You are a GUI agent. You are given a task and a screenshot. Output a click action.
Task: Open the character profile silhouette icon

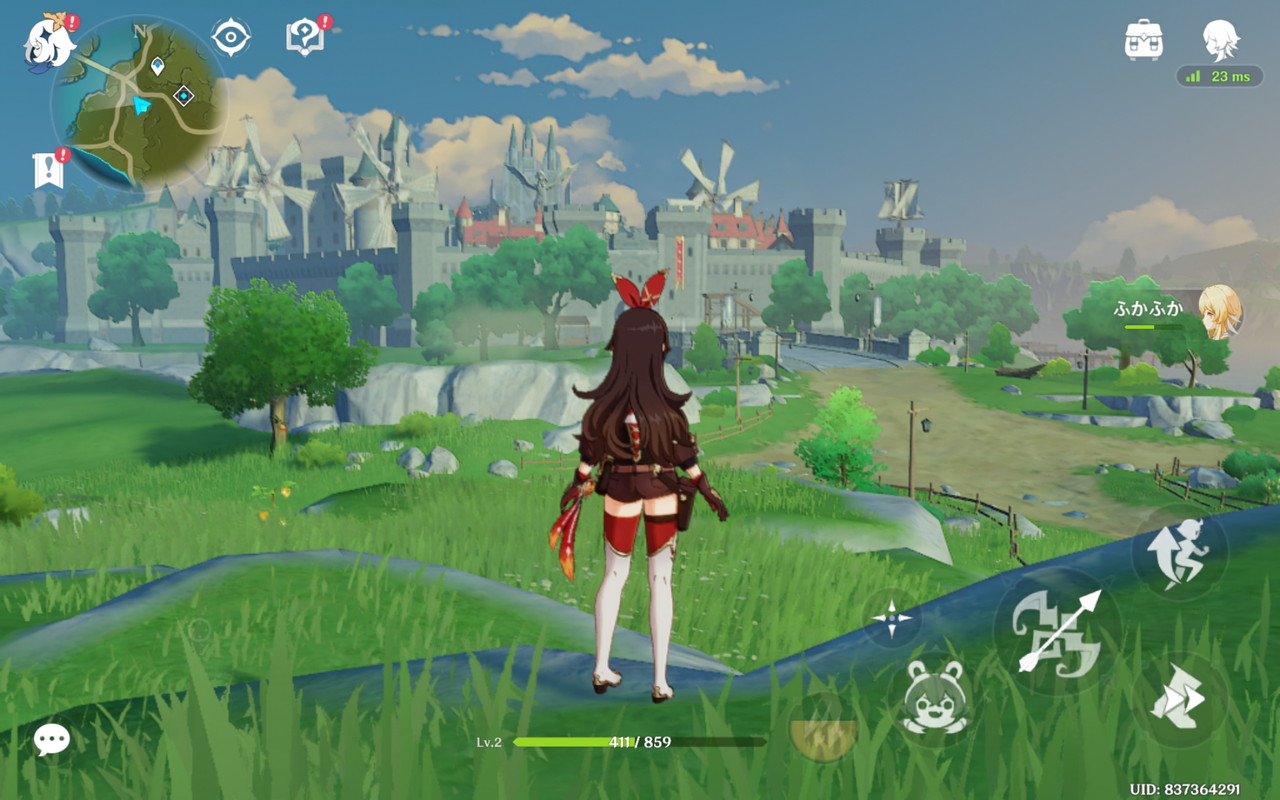click(1221, 40)
